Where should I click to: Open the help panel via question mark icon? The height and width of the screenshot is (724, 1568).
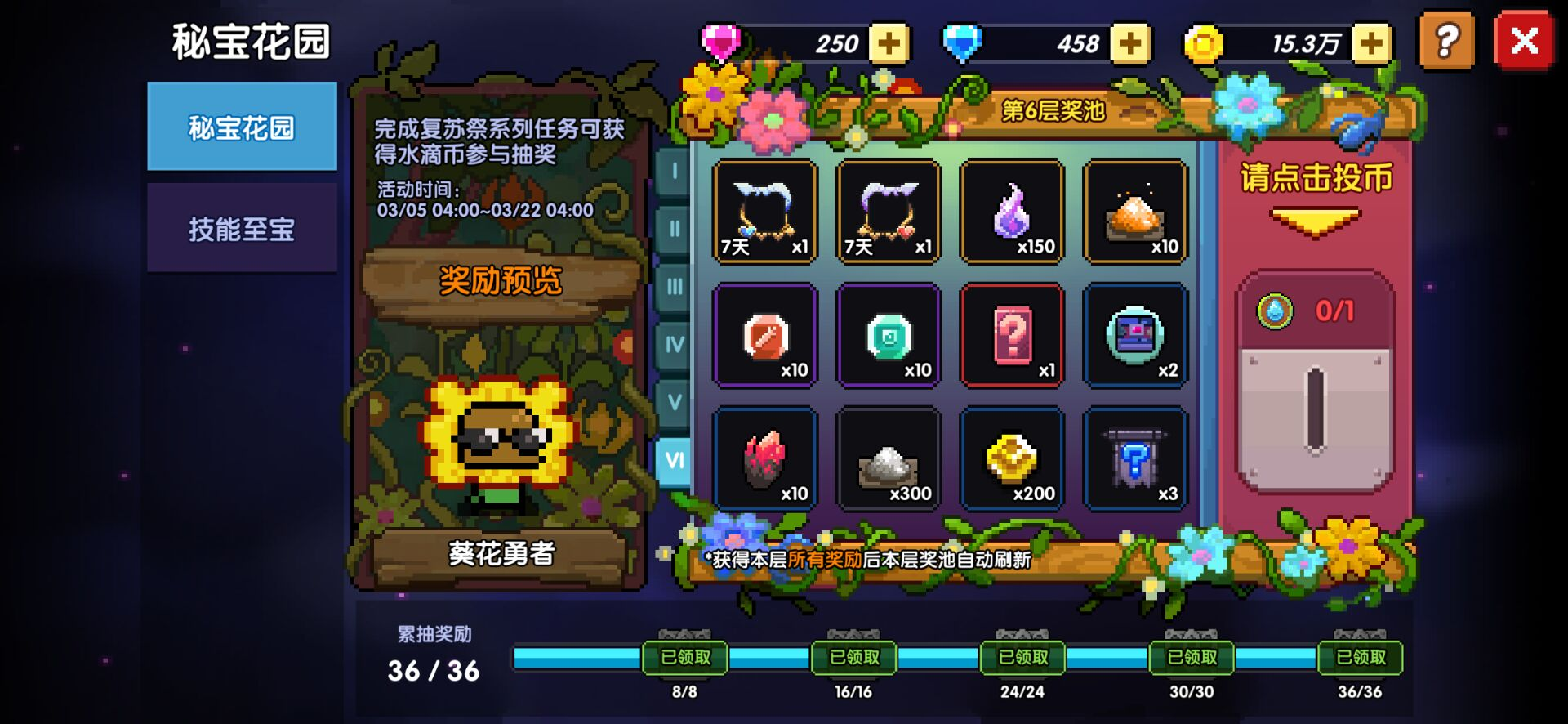pos(1448,42)
